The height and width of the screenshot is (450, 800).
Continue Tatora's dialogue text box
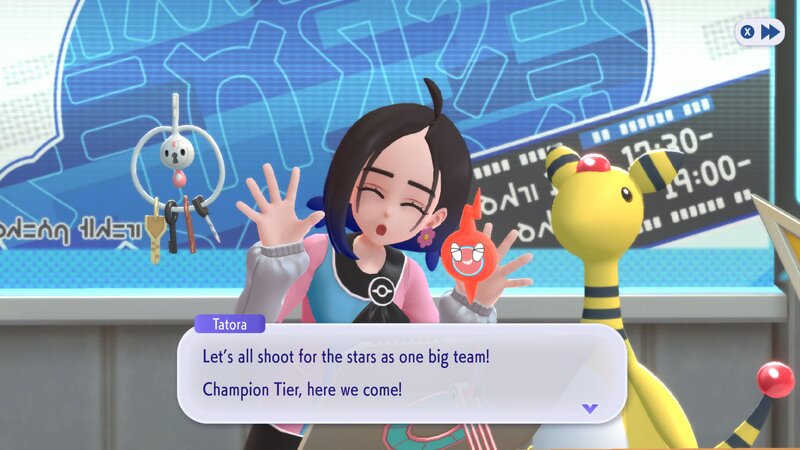point(400,372)
